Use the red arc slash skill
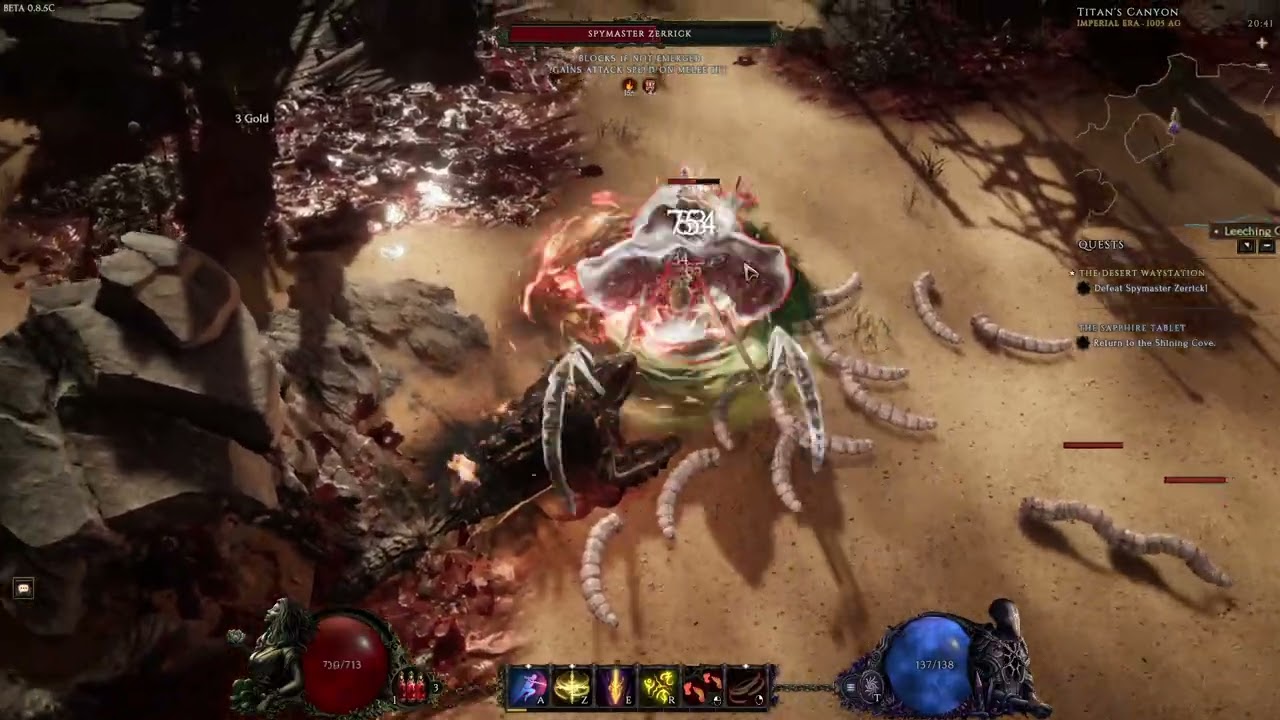The image size is (1280, 720). click(x=746, y=687)
